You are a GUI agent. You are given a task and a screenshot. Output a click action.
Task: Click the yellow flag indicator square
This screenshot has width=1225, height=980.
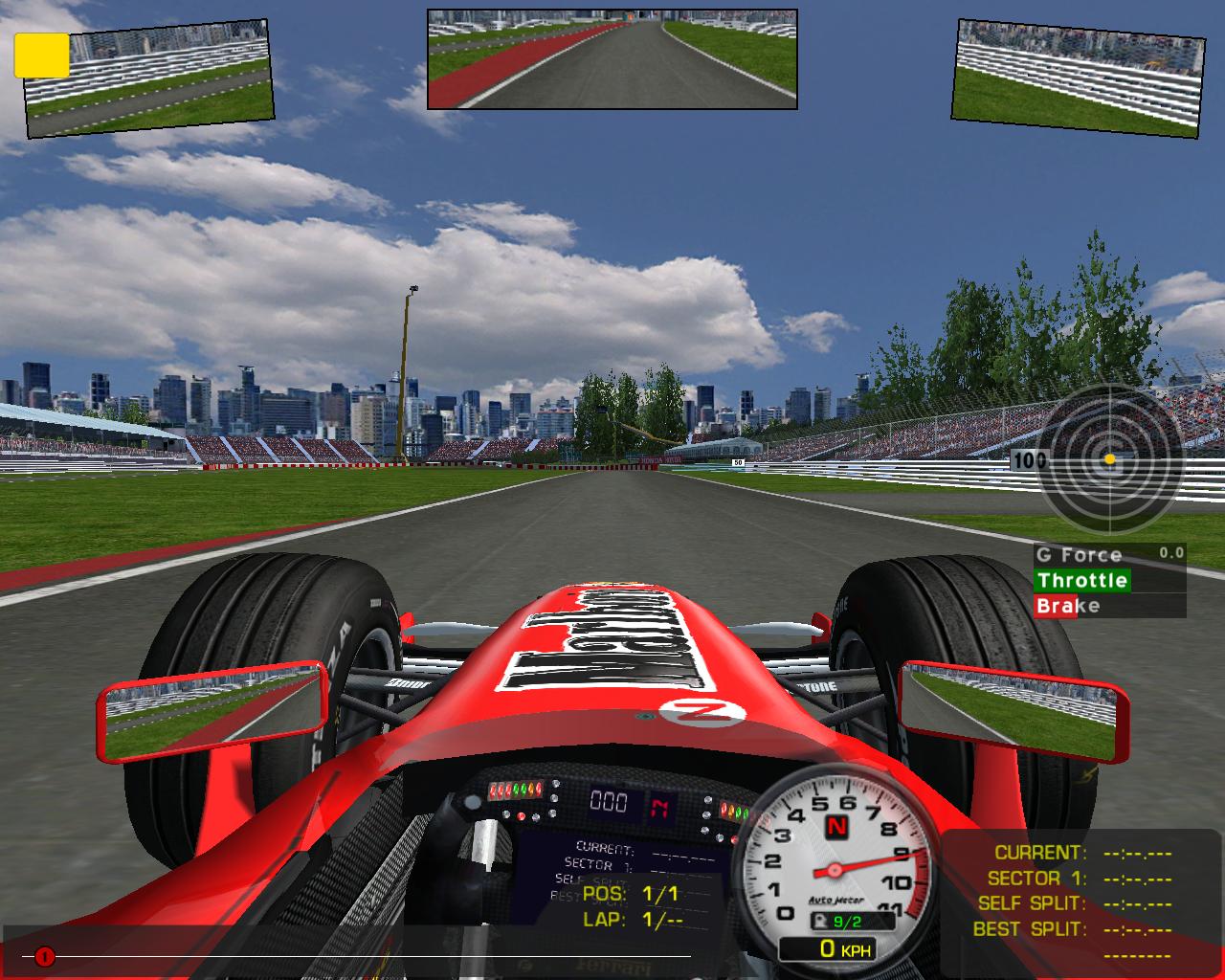[41, 55]
